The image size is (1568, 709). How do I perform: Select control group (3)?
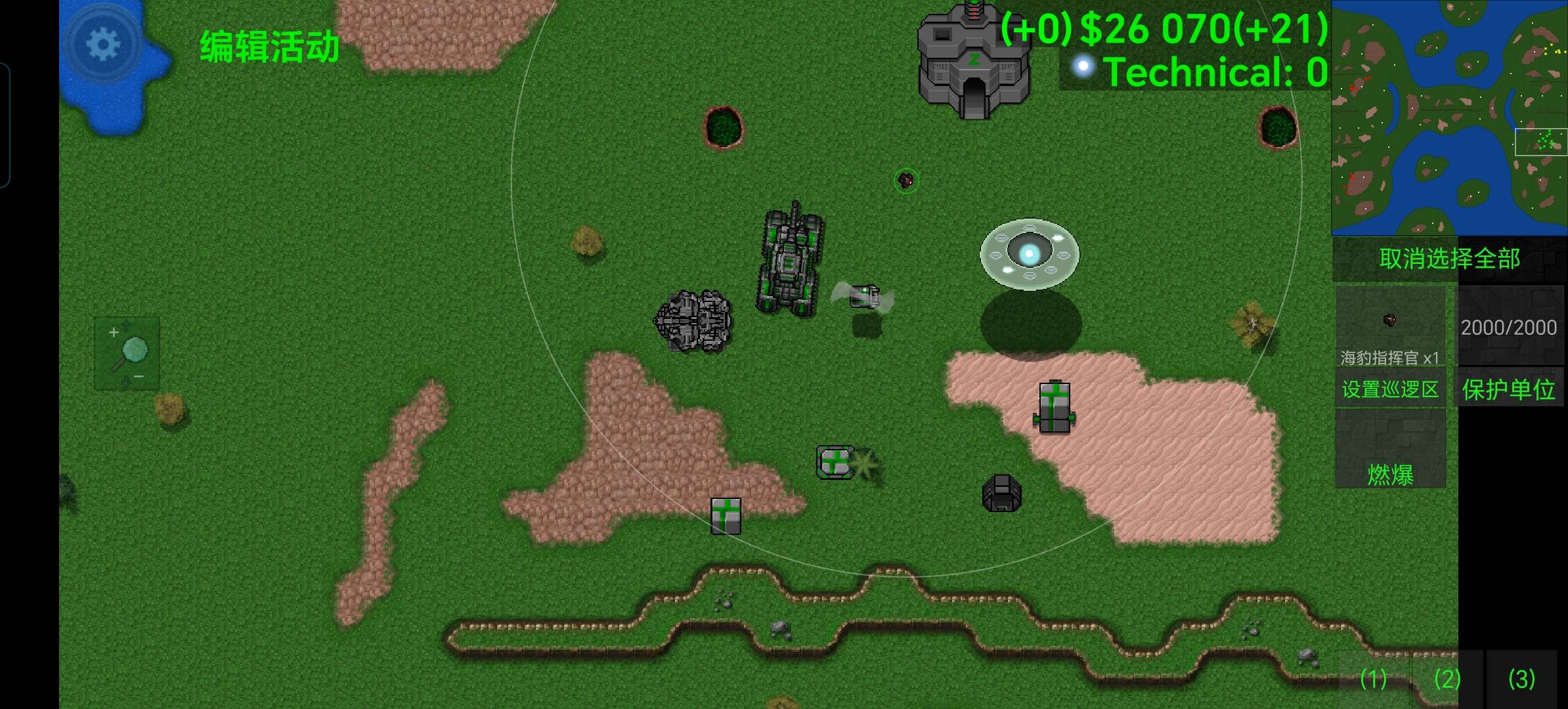(x=1522, y=679)
